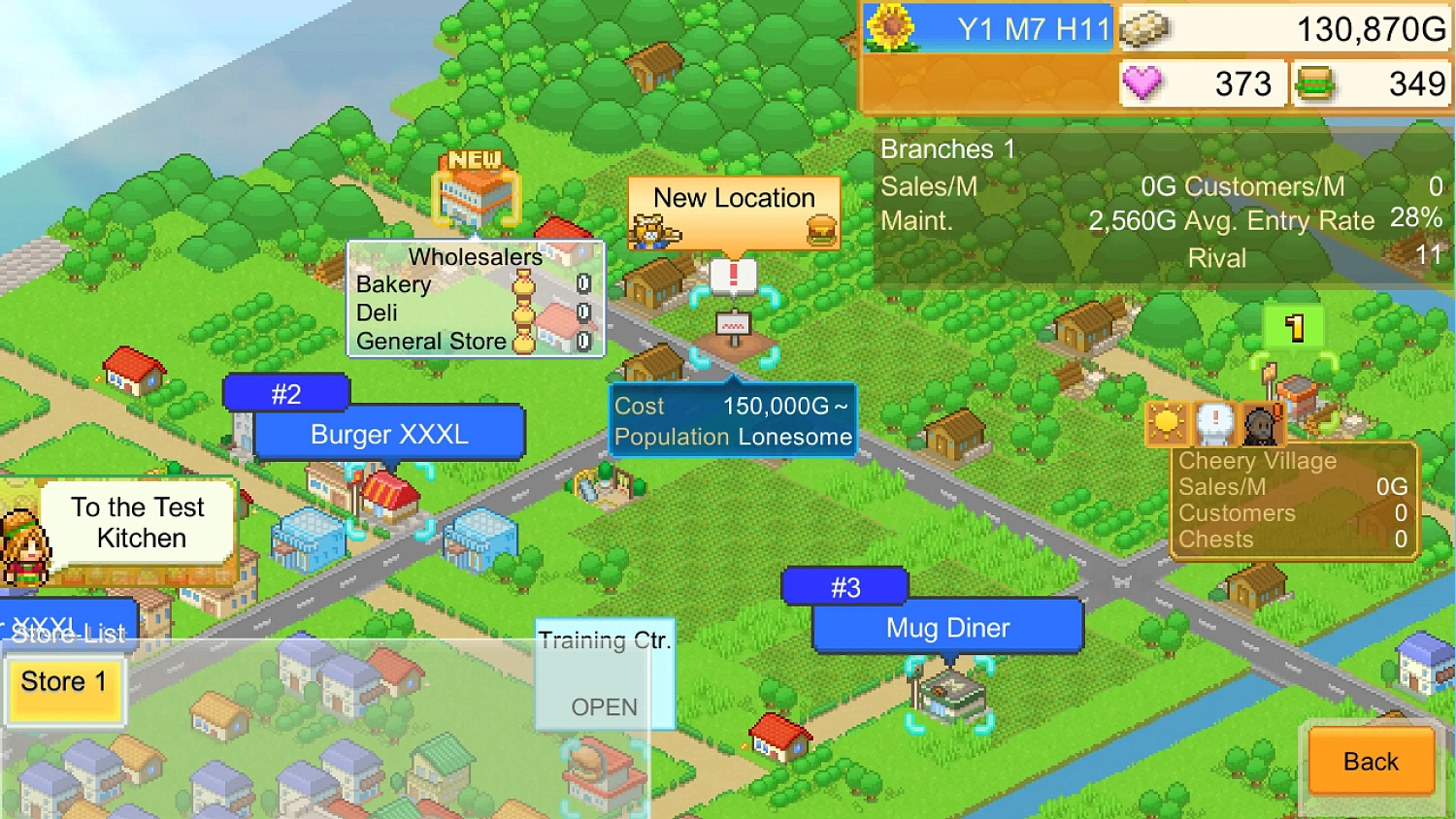
Task: Select the gold coin icon showing 130,870G
Action: [x=1145, y=28]
